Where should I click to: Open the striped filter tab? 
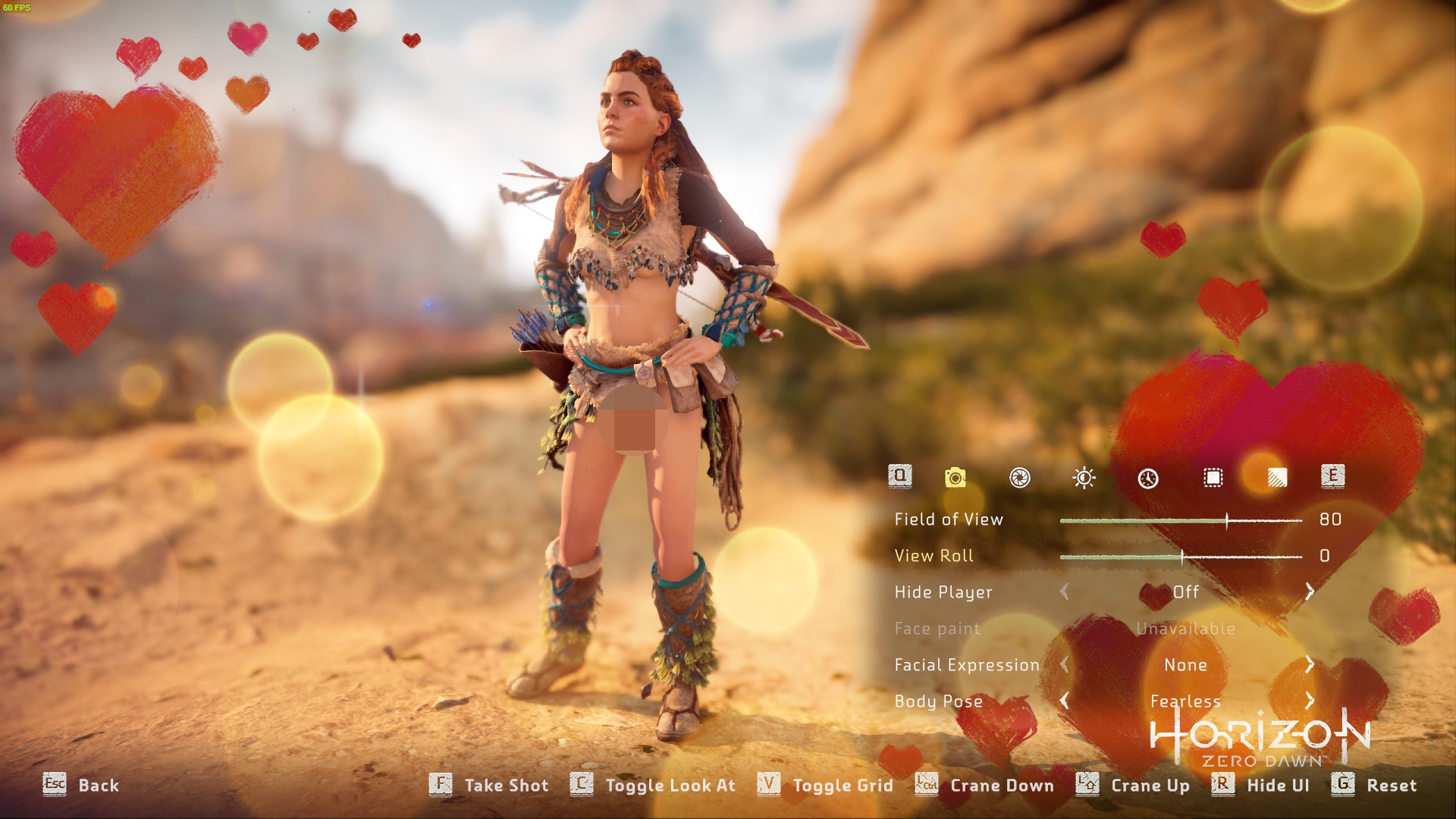(x=1277, y=477)
